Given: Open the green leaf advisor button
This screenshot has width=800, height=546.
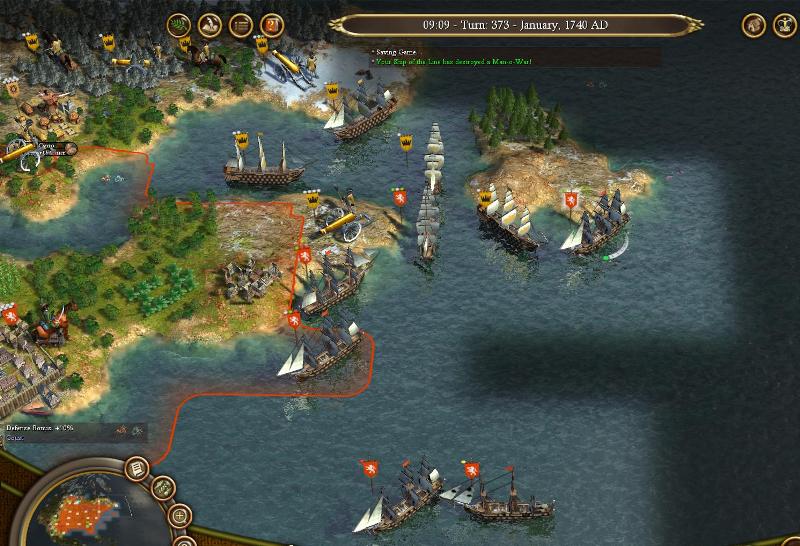Looking at the screenshot, I should click(179, 25).
